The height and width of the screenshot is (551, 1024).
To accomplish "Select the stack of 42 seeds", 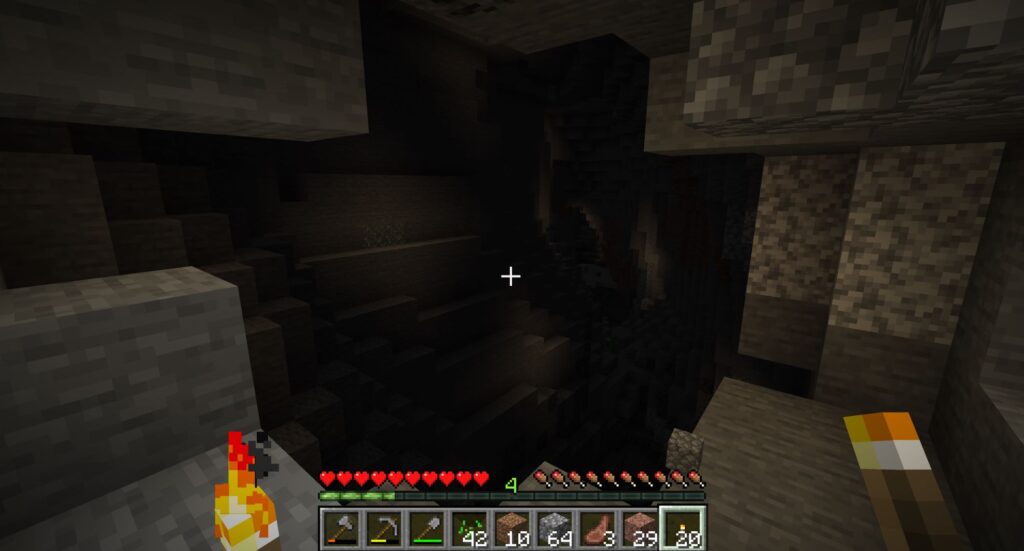I will 468,527.
